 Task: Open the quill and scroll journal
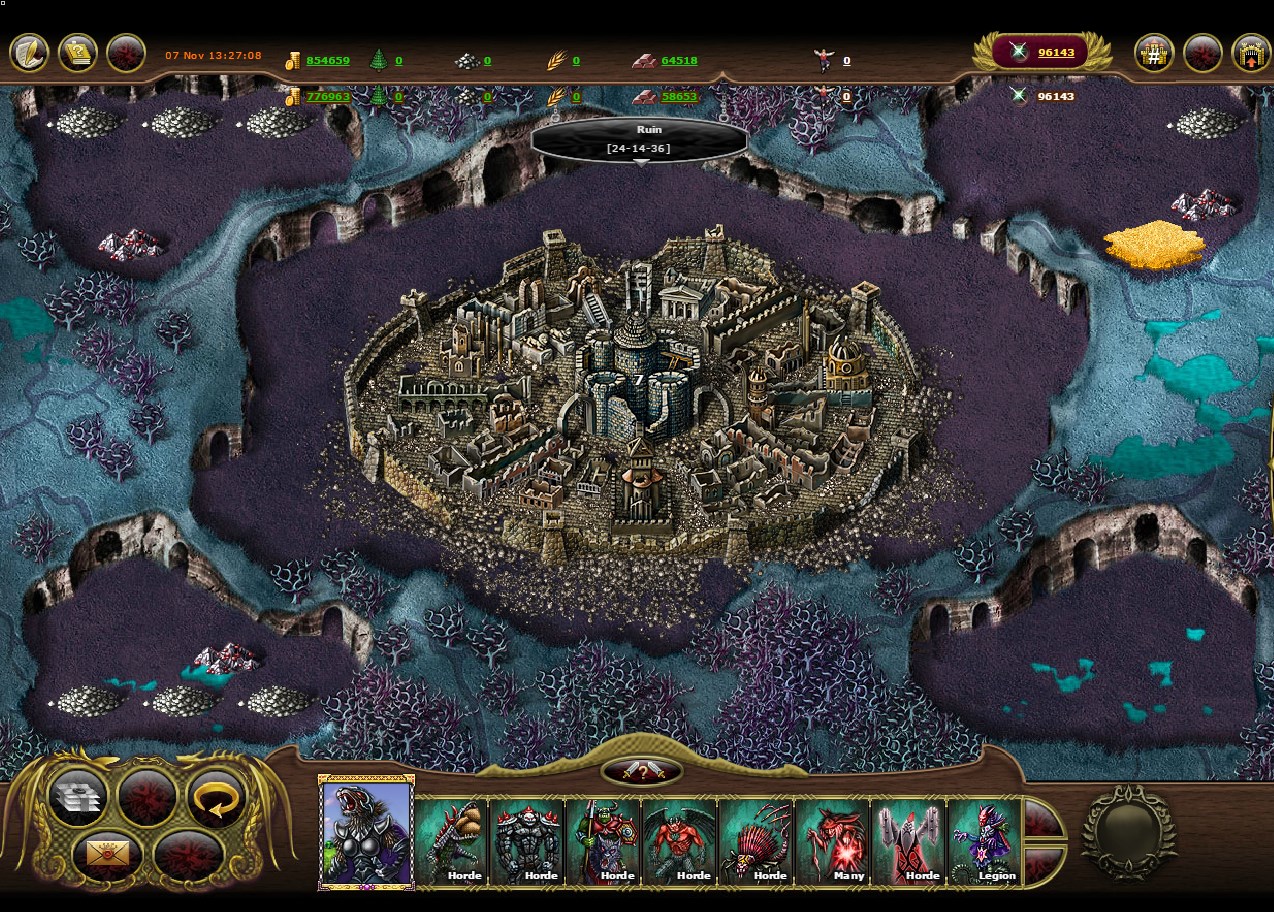click(29, 54)
